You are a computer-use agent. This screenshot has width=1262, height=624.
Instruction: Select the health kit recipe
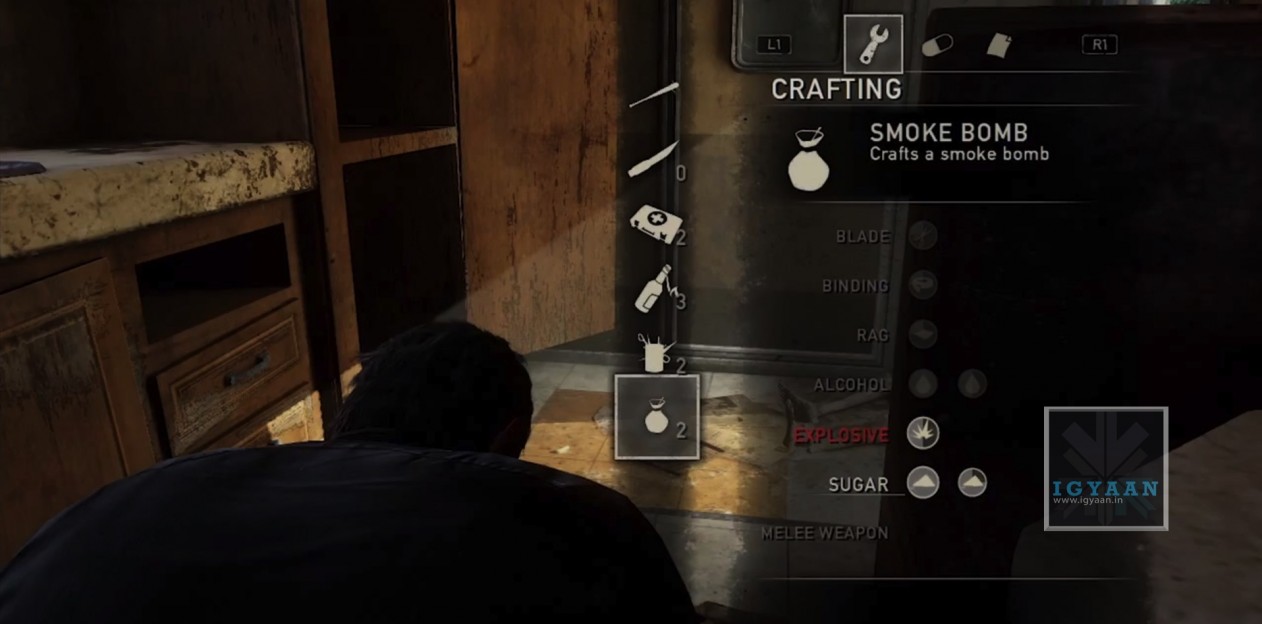coord(655,222)
